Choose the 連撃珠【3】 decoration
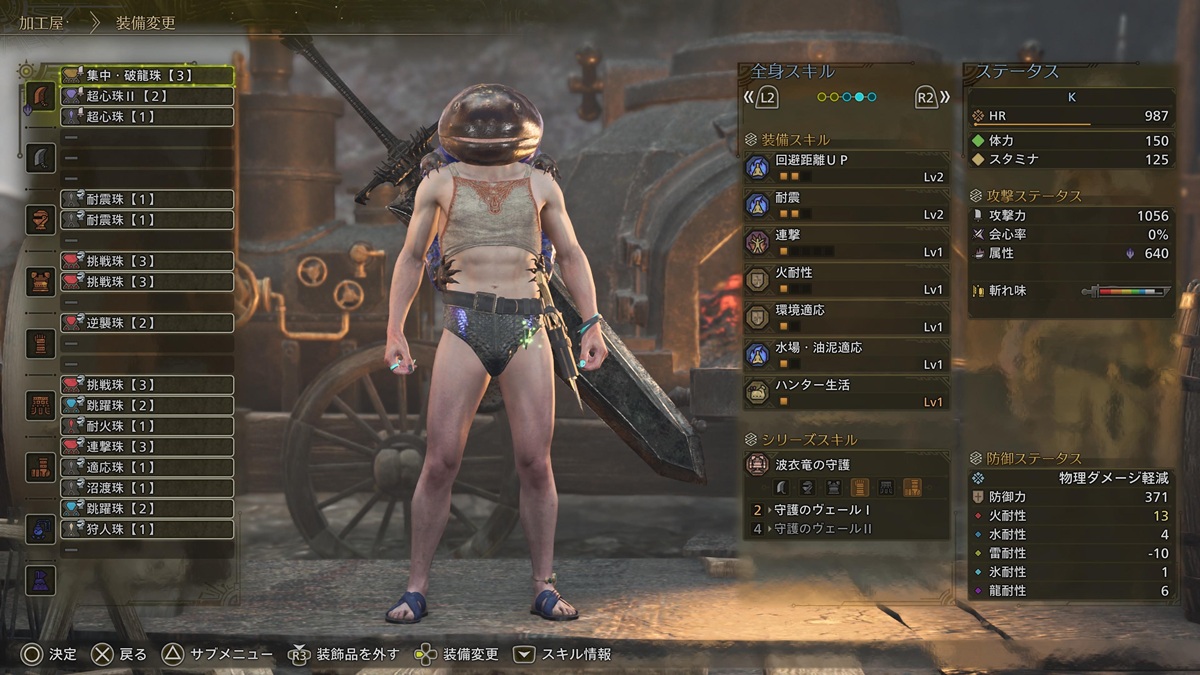The image size is (1200, 675). 147,446
